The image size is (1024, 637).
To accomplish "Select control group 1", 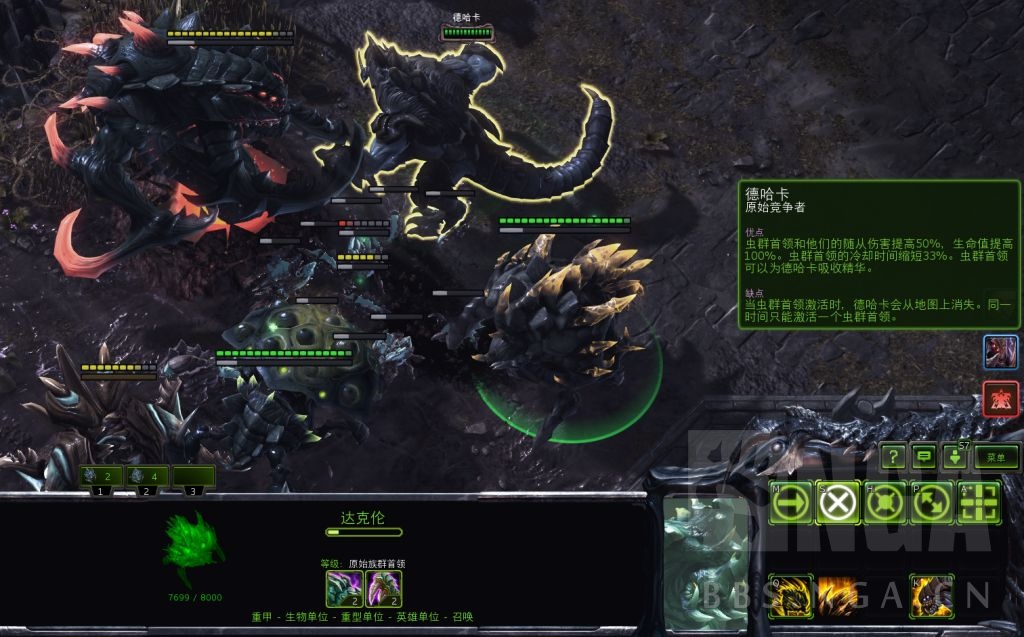I will [101, 477].
